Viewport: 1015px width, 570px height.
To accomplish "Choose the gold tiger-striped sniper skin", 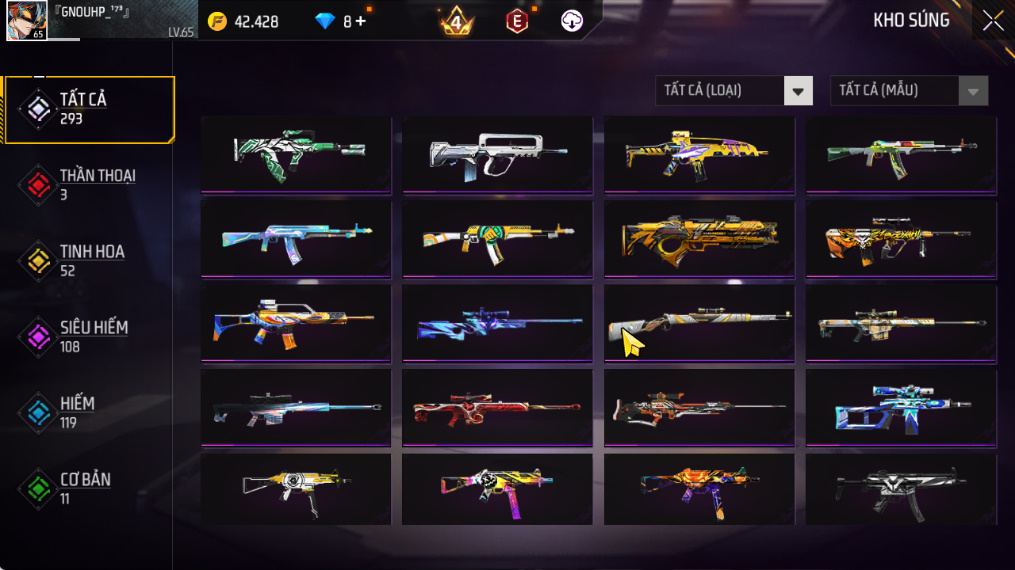I will tap(901, 238).
